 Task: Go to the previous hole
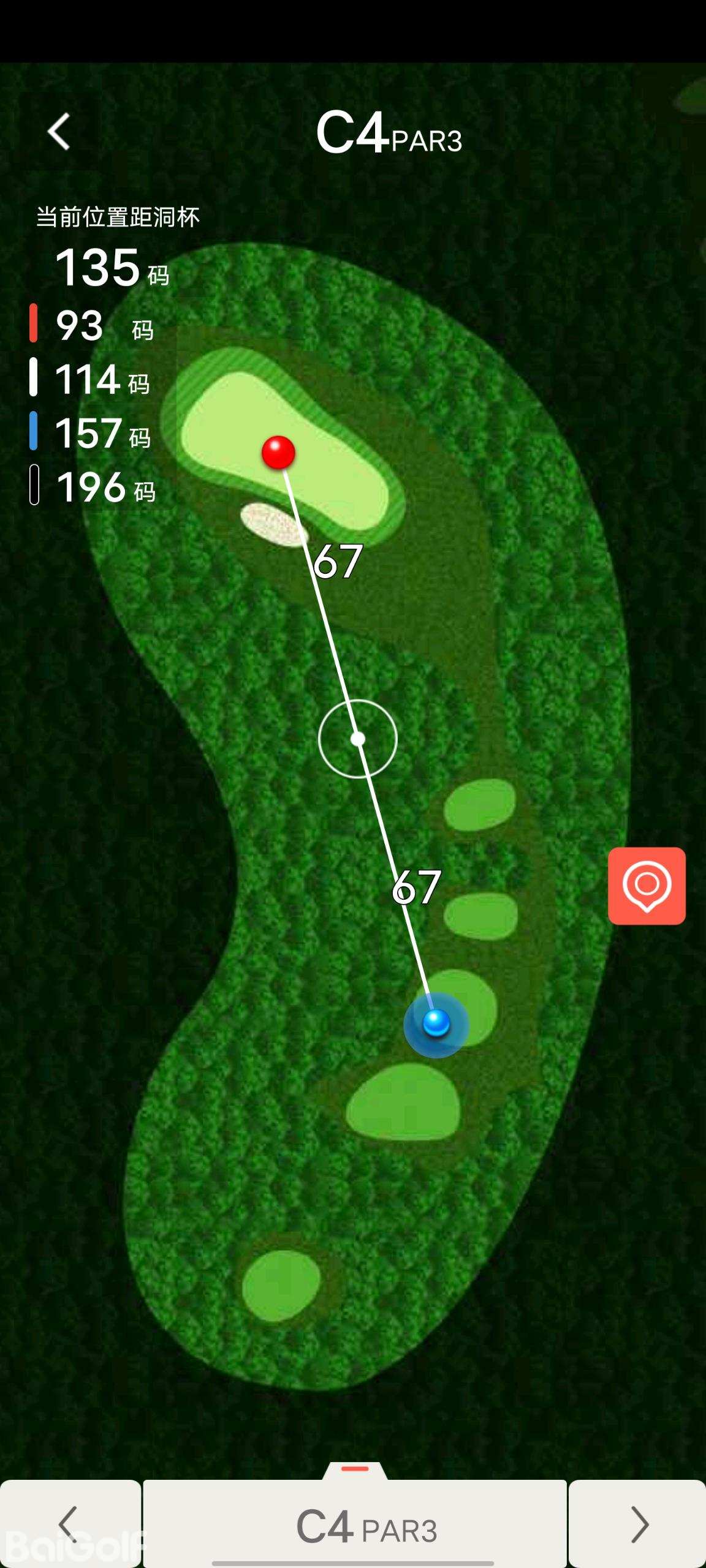[70, 1524]
